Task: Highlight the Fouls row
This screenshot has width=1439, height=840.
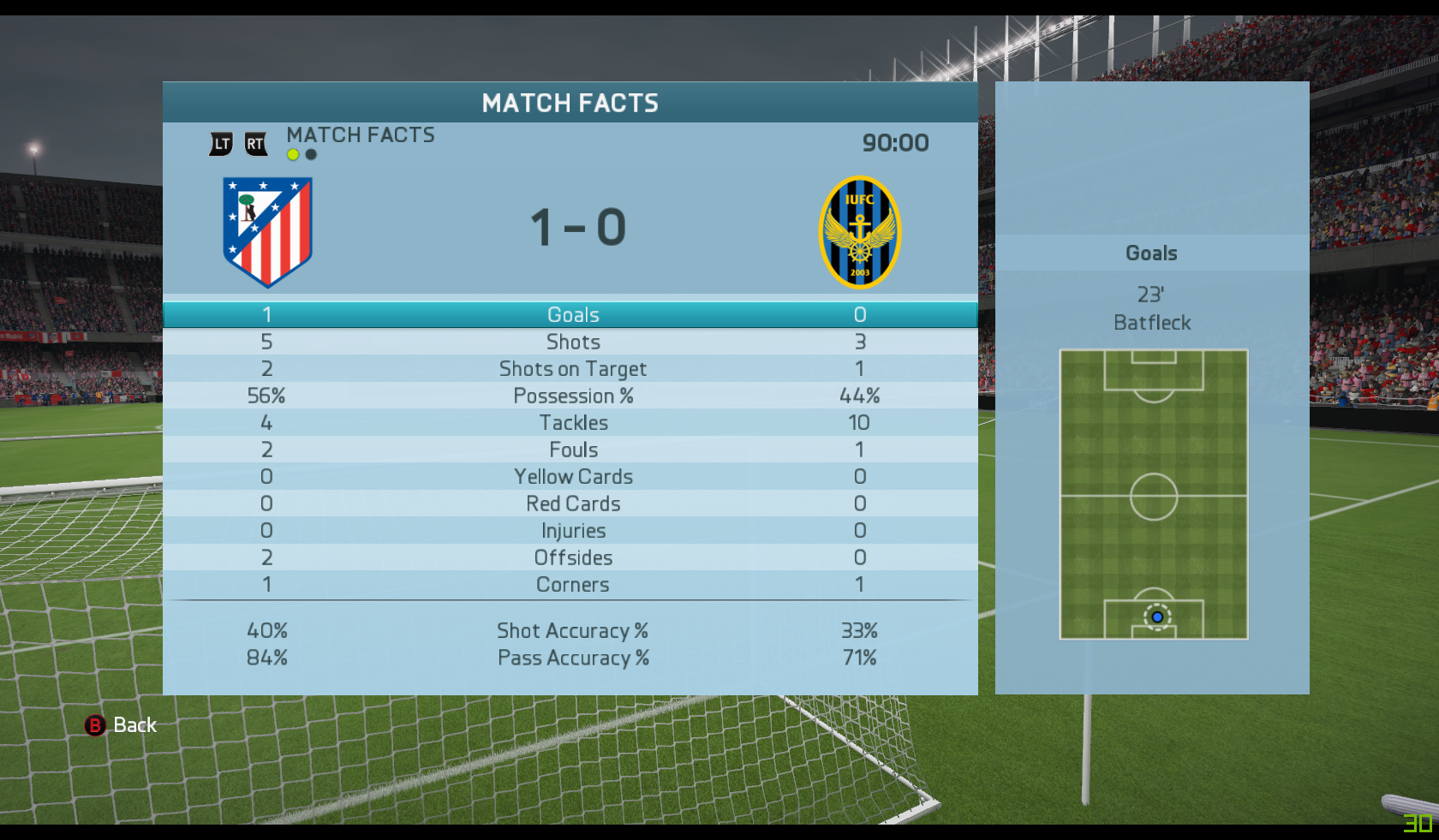Action: tap(572, 450)
